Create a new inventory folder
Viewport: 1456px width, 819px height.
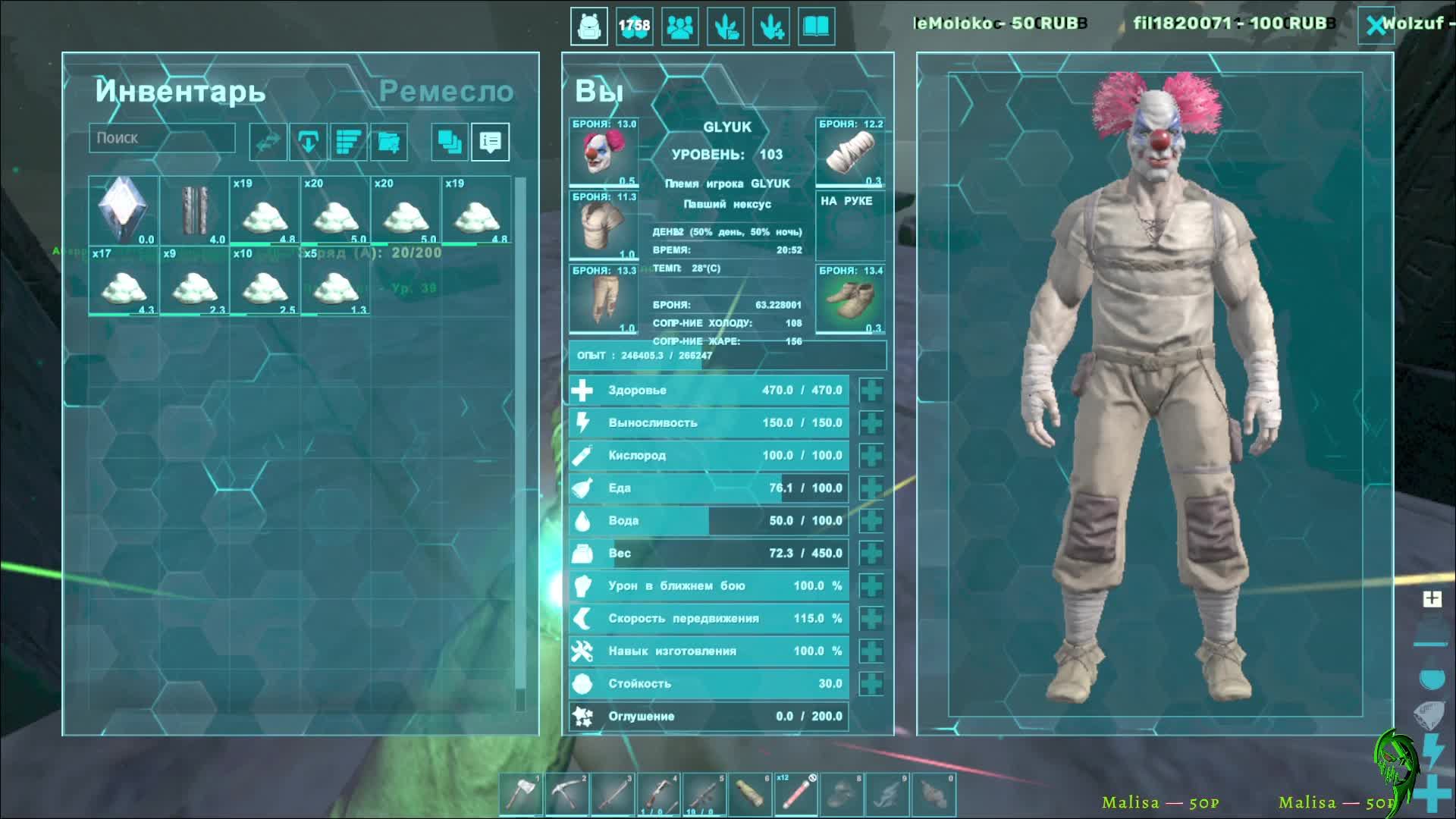click(388, 142)
